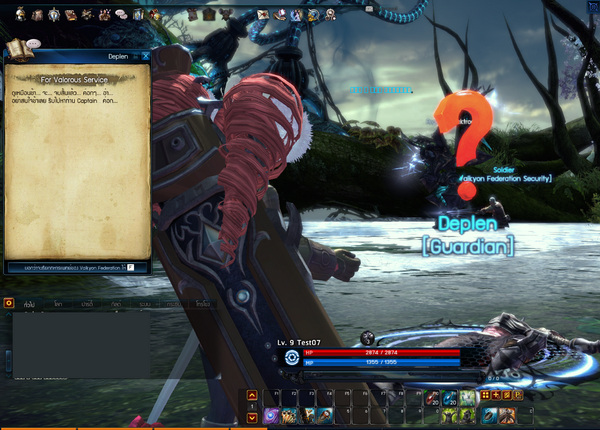Image resolution: width=600 pixels, height=430 pixels.
Task: Select the Deplen [Guardian] NPC nameplate
Action: (474, 233)
